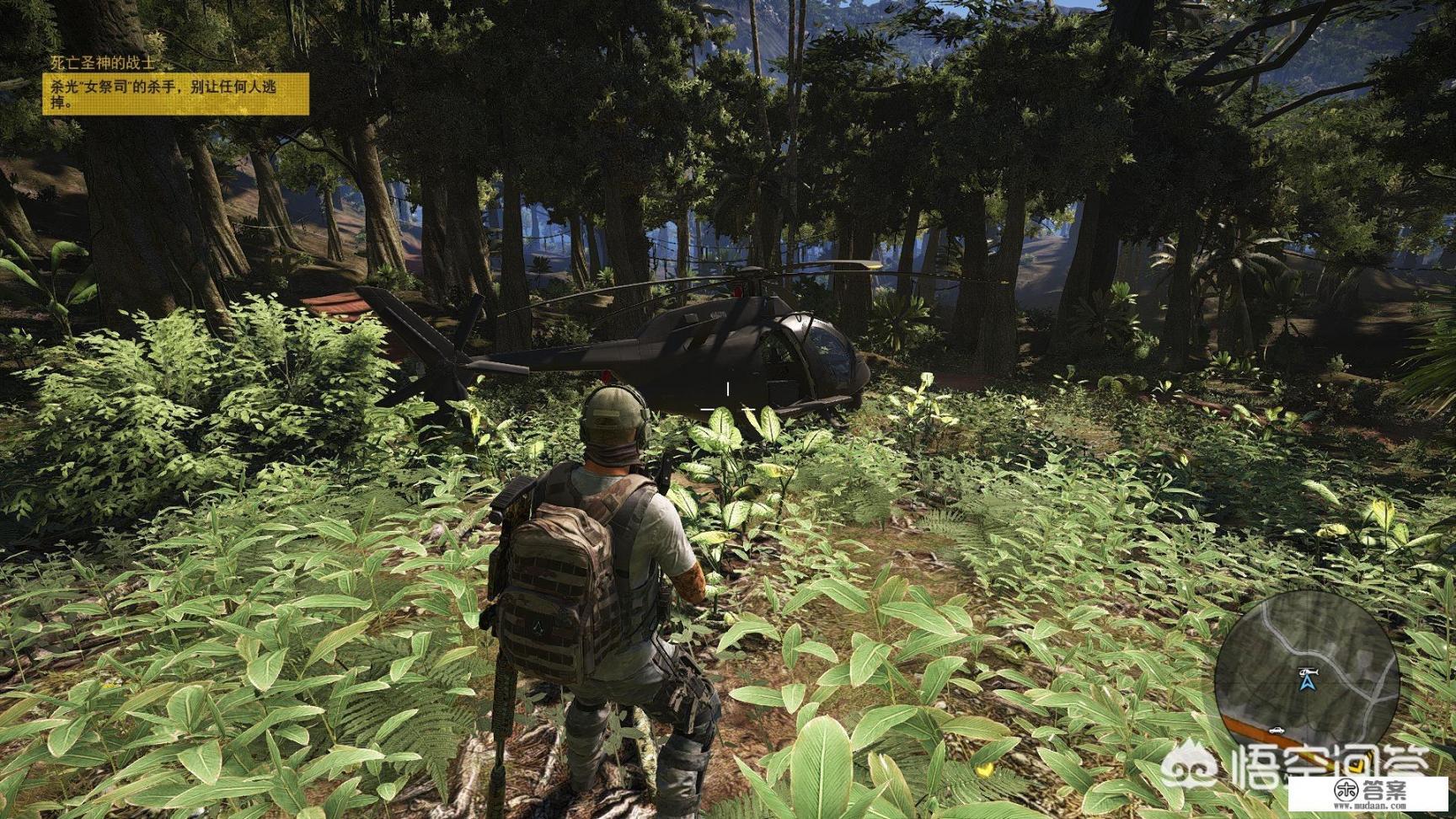The image size is (1456, 819).
Task: Select the yellow mission objective box
Action: tap(176, 94)
